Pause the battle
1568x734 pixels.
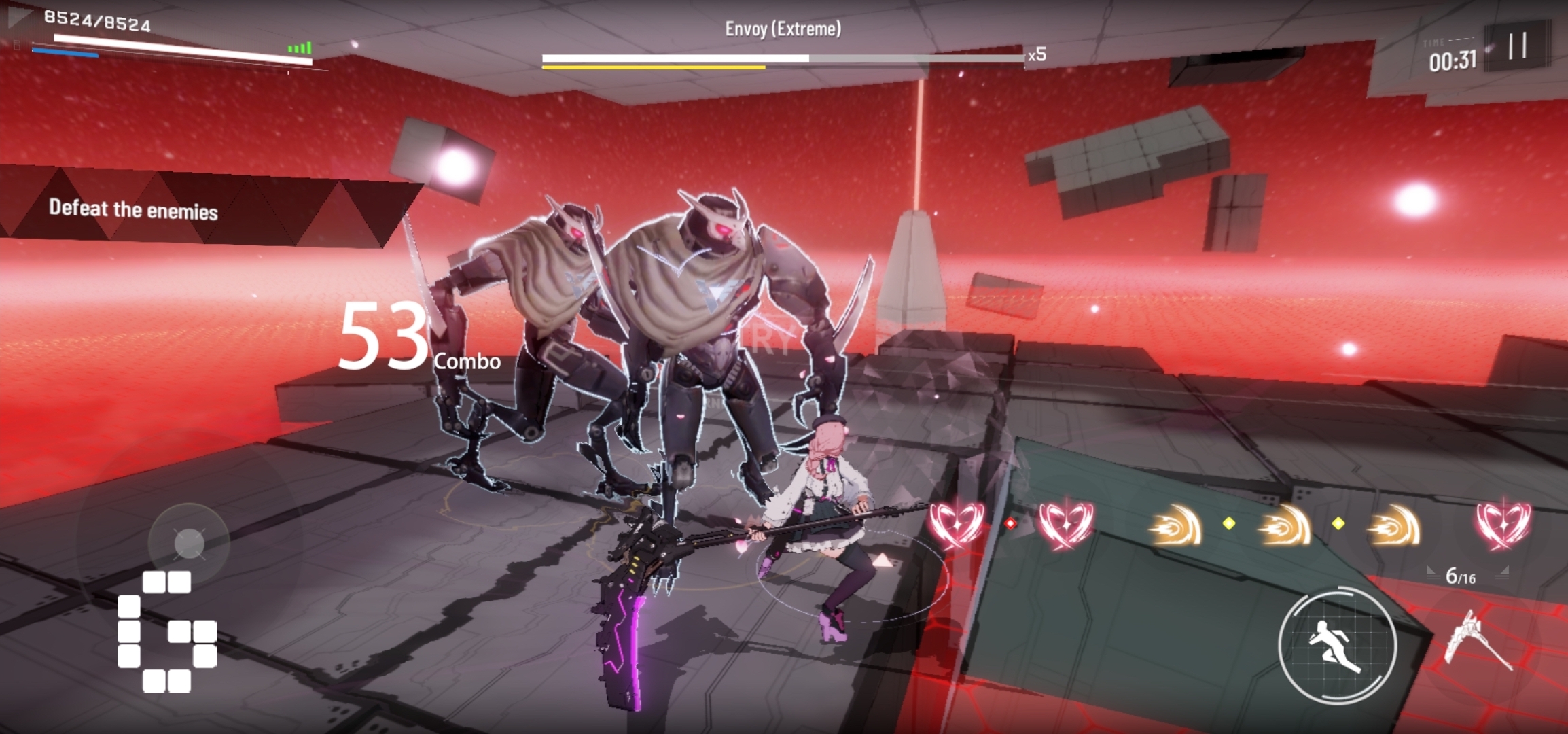click(1517, 46)
